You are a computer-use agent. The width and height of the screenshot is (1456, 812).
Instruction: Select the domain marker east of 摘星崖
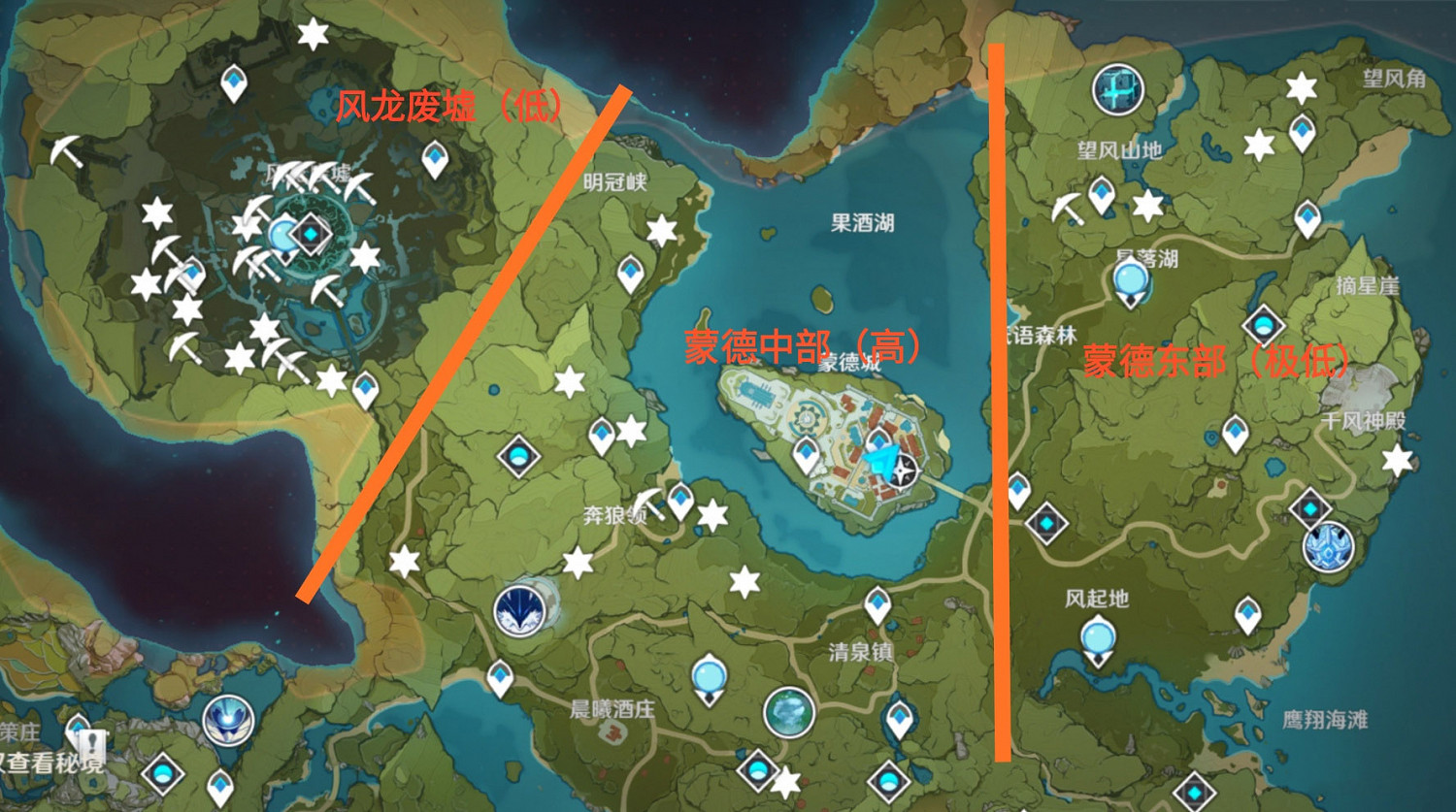tap(1310, 507)
